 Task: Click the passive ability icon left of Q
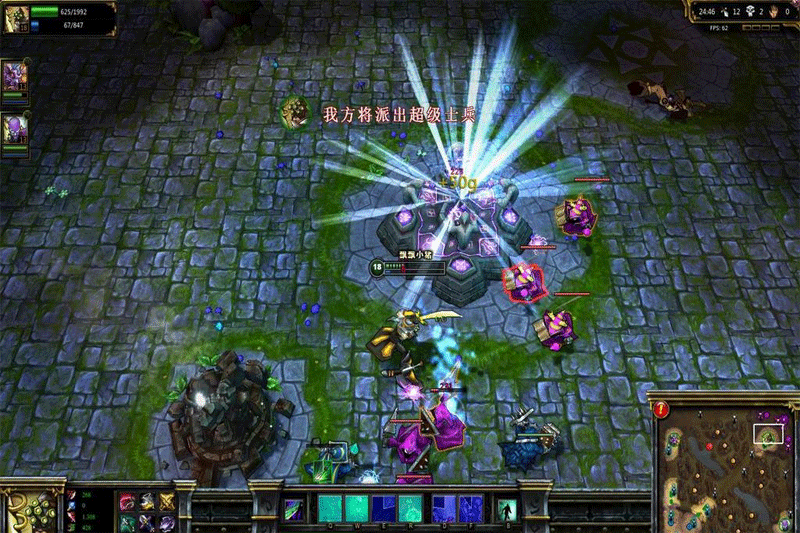(x=293, y=508)
